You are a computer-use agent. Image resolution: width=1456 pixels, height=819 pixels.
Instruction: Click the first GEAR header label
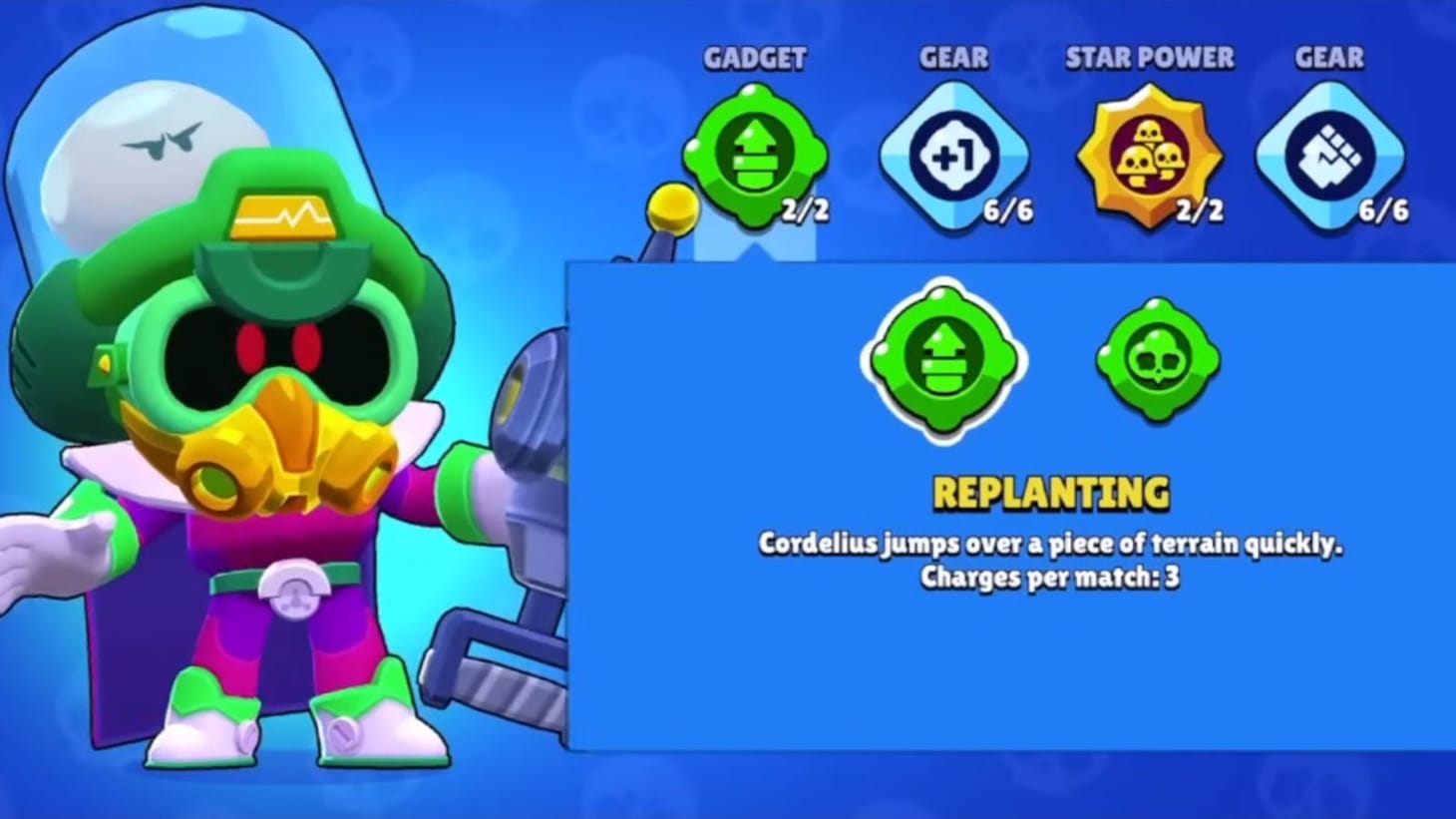[953, 59]
